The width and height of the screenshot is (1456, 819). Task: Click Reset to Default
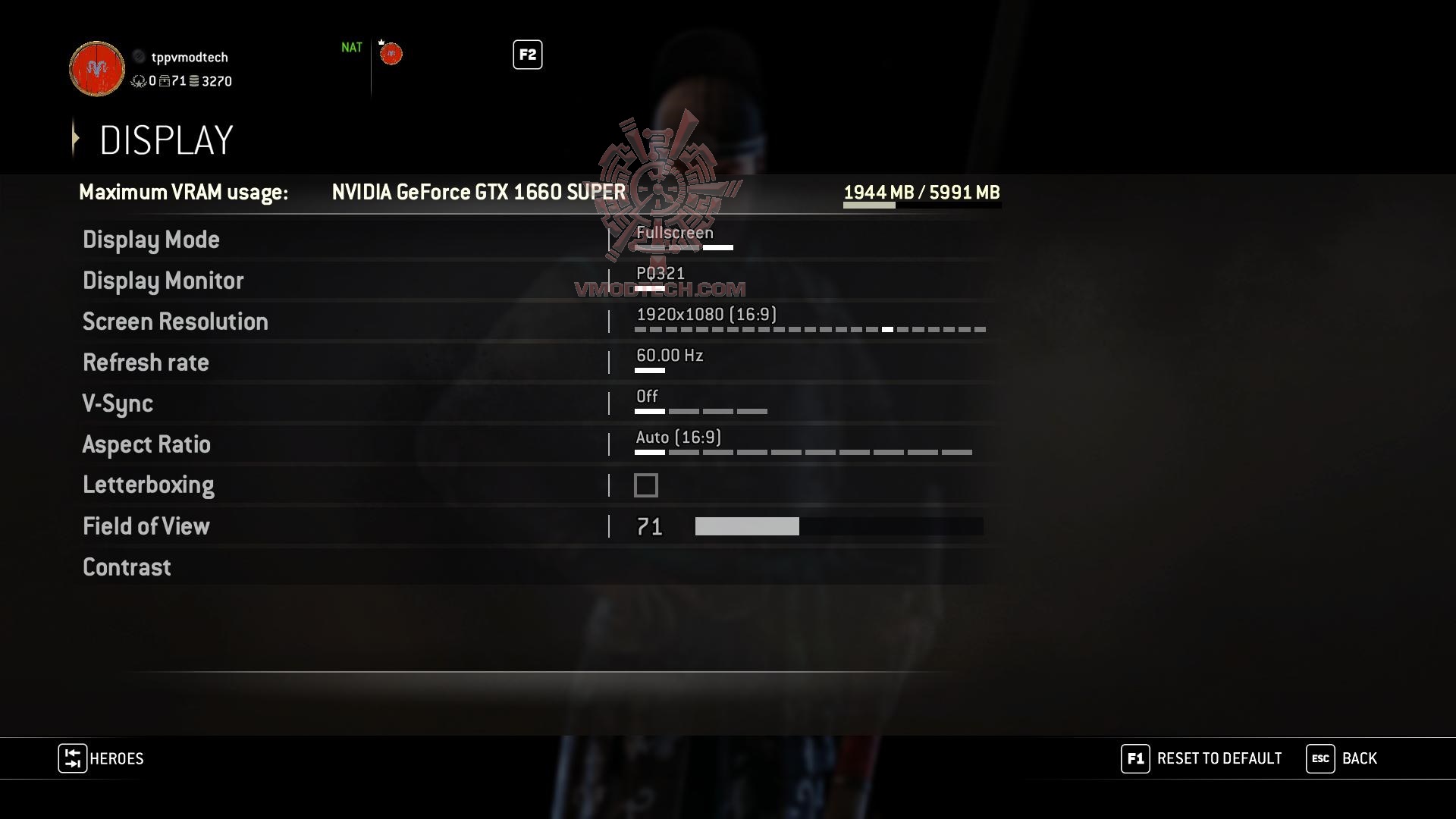point(1218,758)
